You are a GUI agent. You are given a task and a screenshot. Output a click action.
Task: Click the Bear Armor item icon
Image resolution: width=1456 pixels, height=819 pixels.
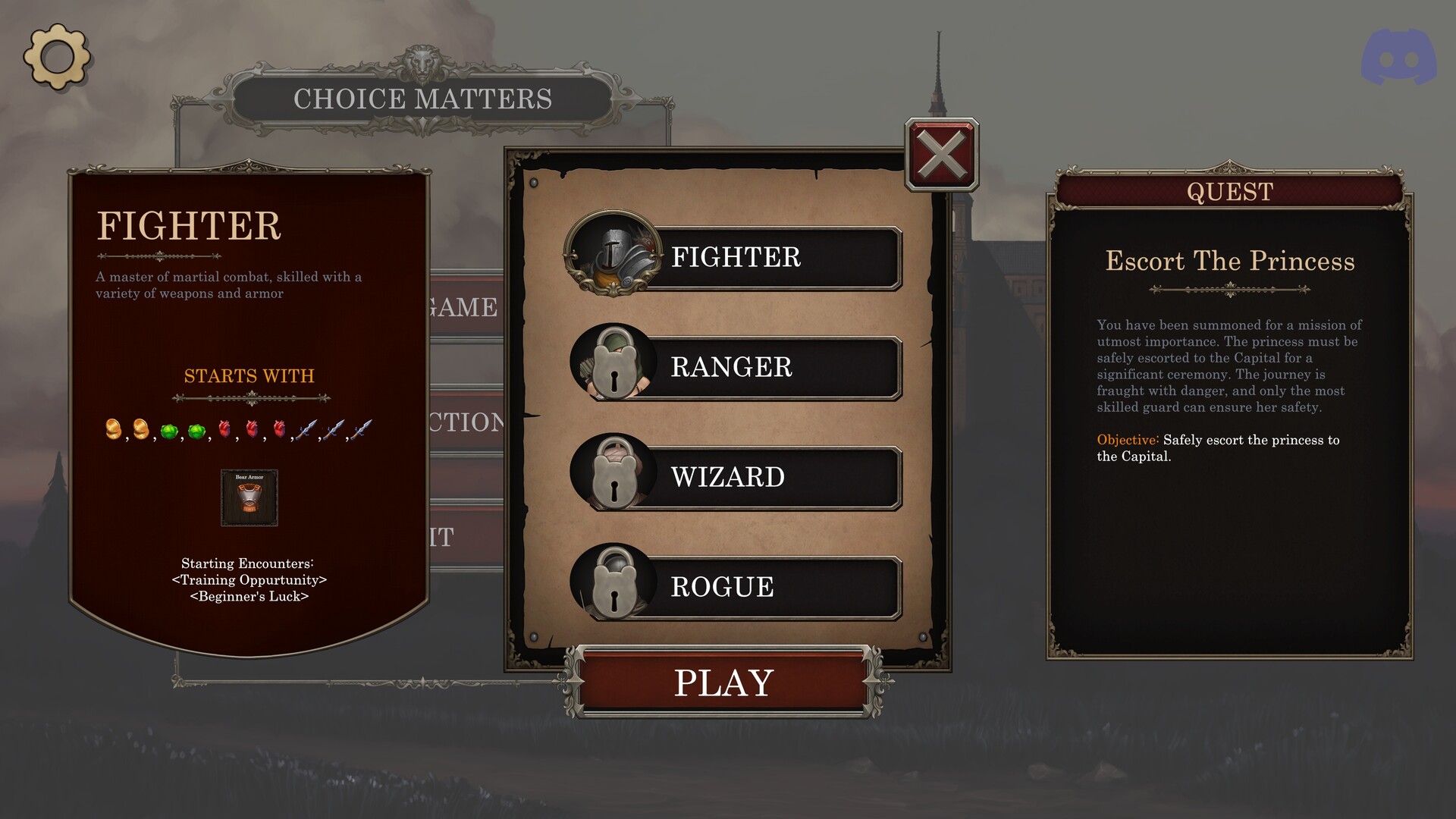[249, 498]
